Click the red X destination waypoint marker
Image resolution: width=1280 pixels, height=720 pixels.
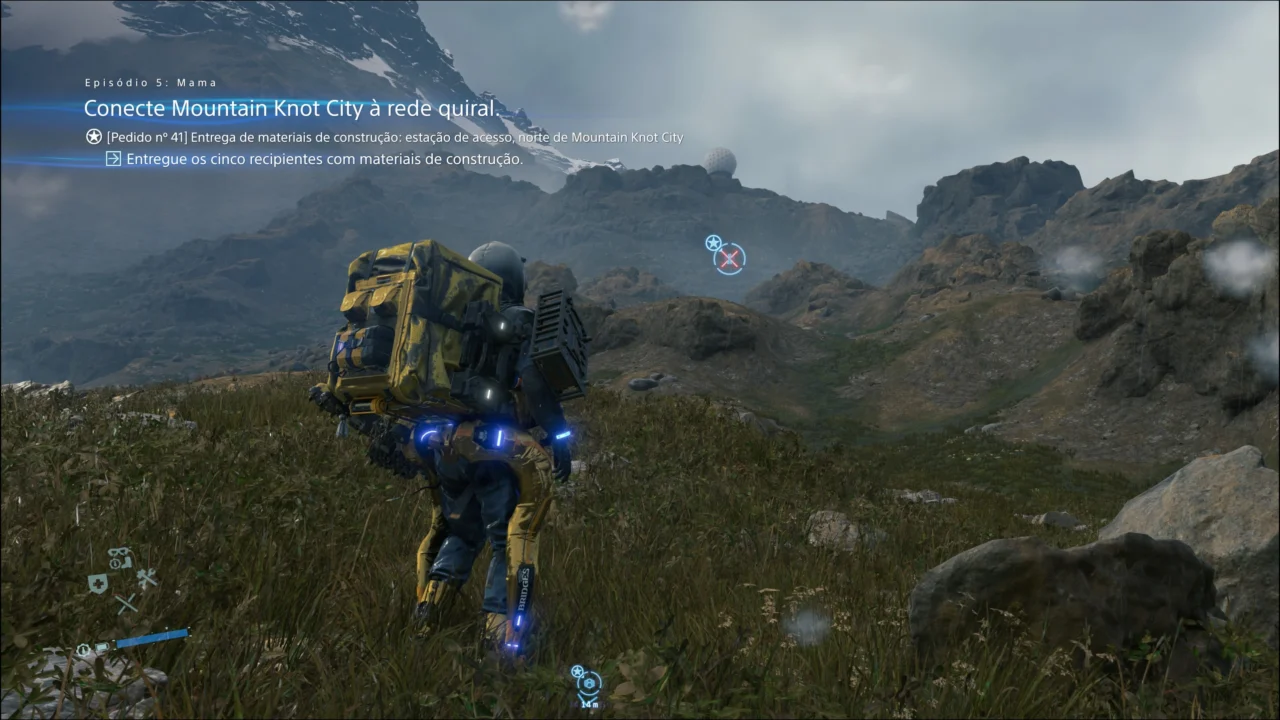tap(730, 259)
